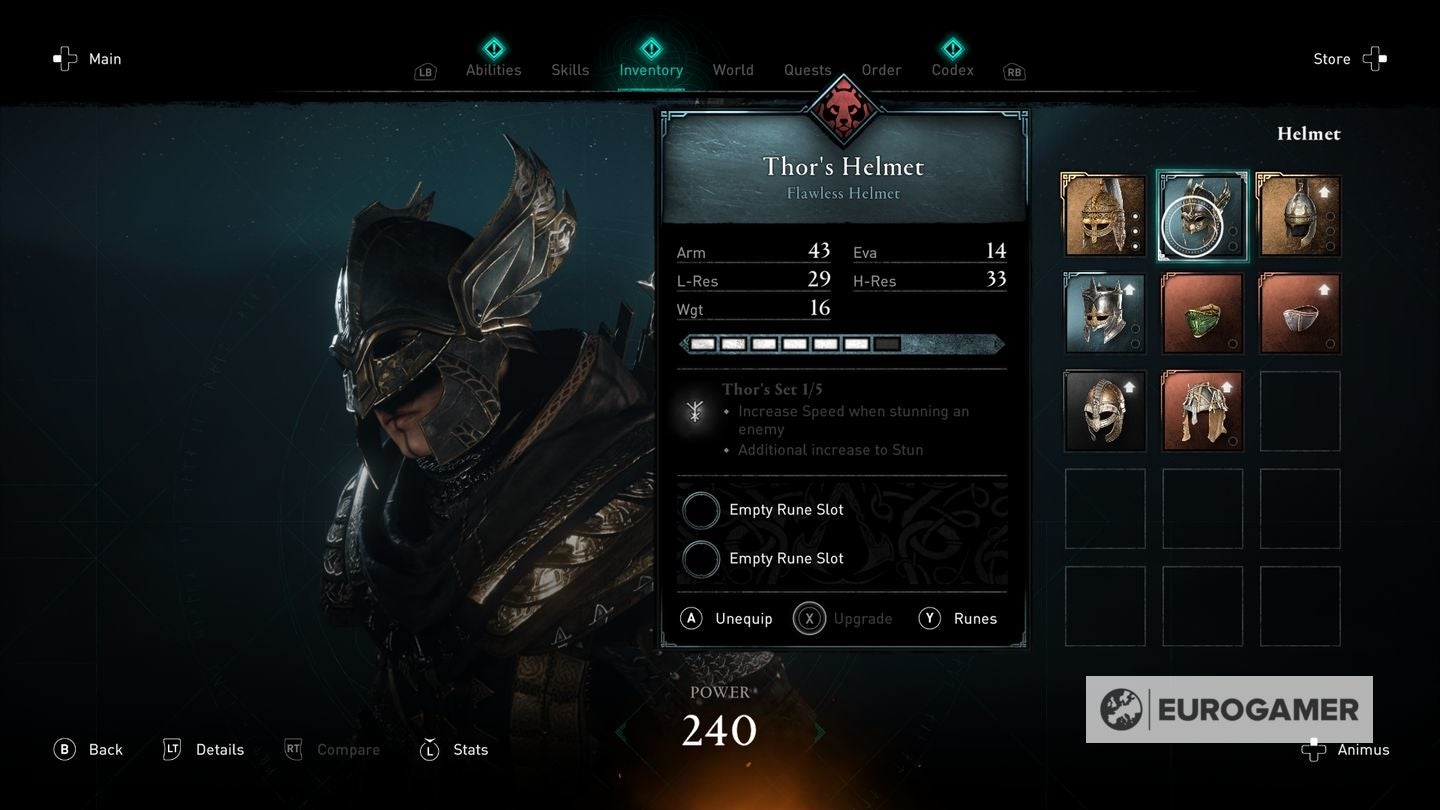Click the bear crest above Thor's Helmet
1440x810 pixels.
842,110
